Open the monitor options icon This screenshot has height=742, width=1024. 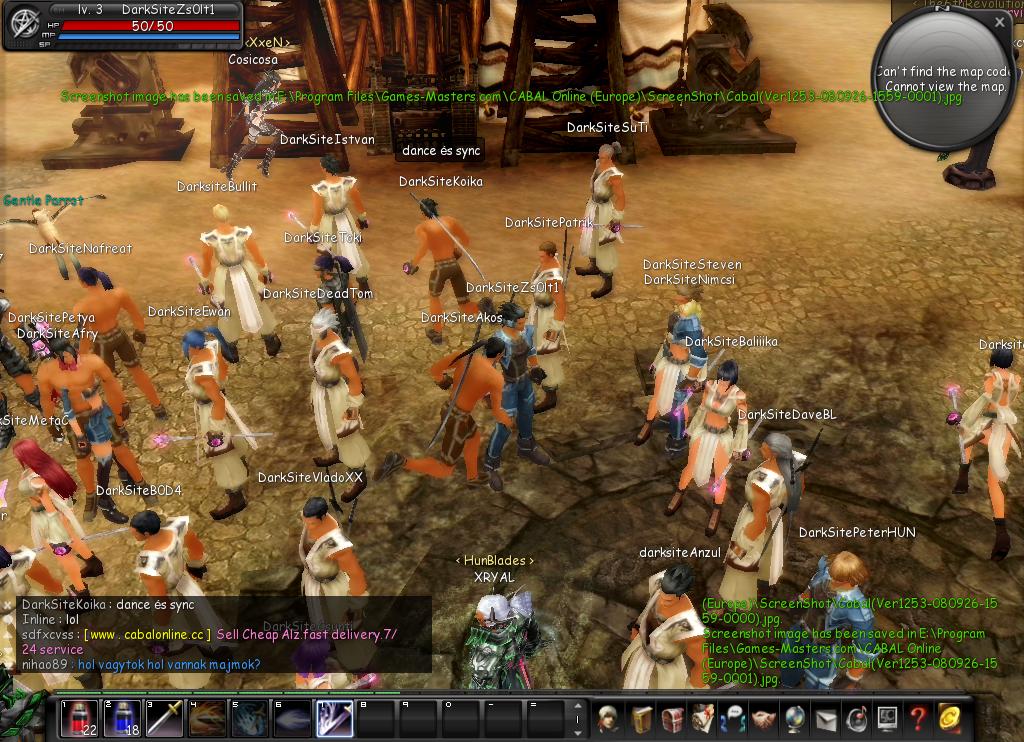click(x=887, y=718)
